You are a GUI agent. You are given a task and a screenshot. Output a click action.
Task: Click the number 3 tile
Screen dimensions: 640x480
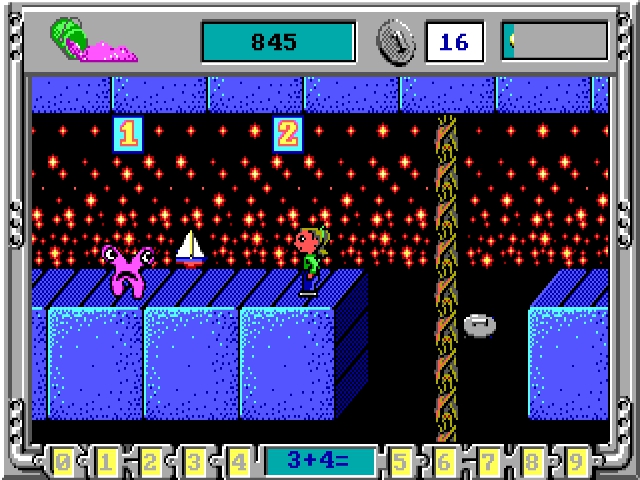point(195,462)
